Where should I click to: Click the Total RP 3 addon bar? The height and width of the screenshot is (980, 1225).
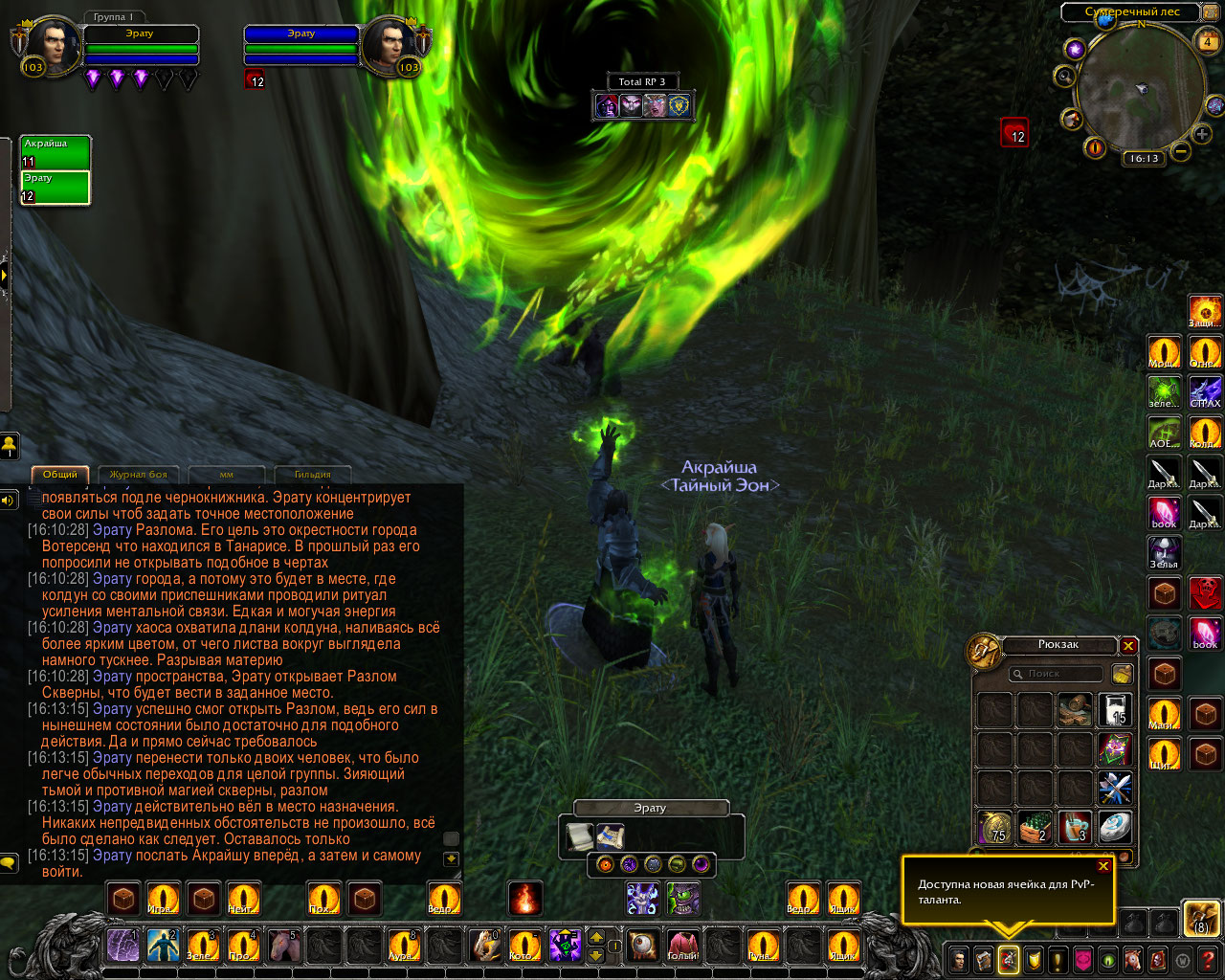[x=641, y=82]
